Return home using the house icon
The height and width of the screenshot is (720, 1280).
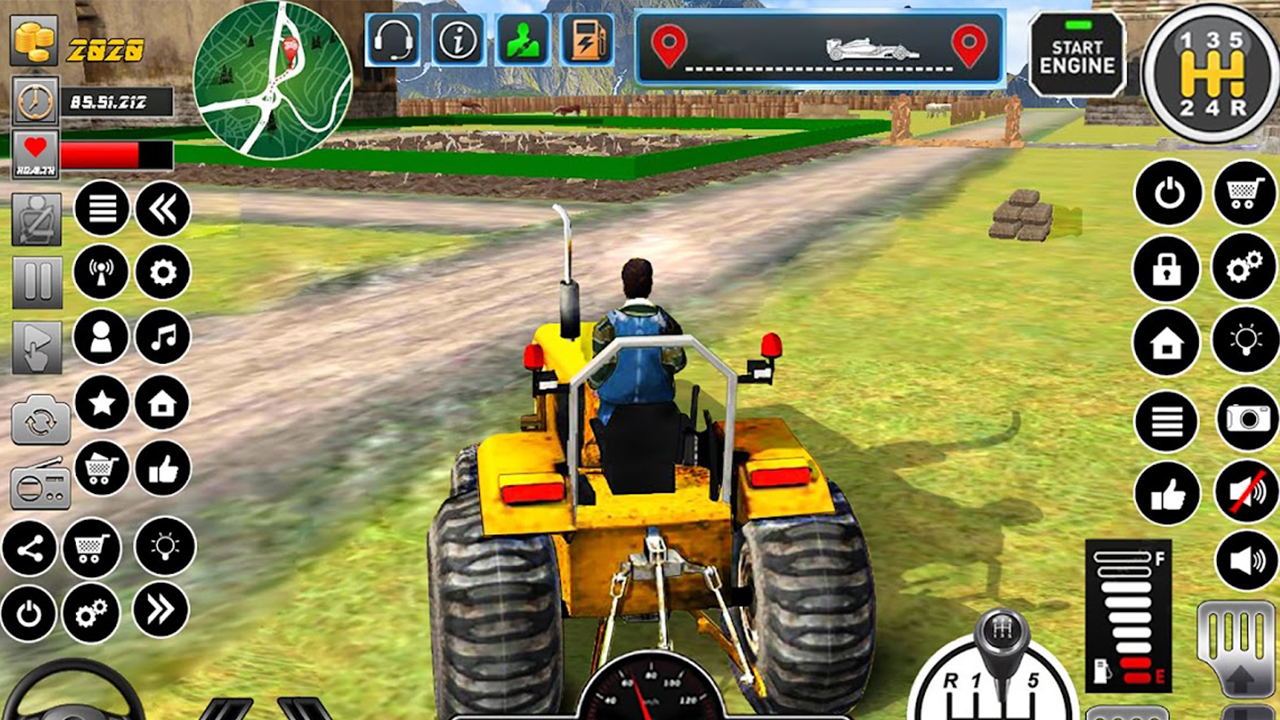(1167, 341)
